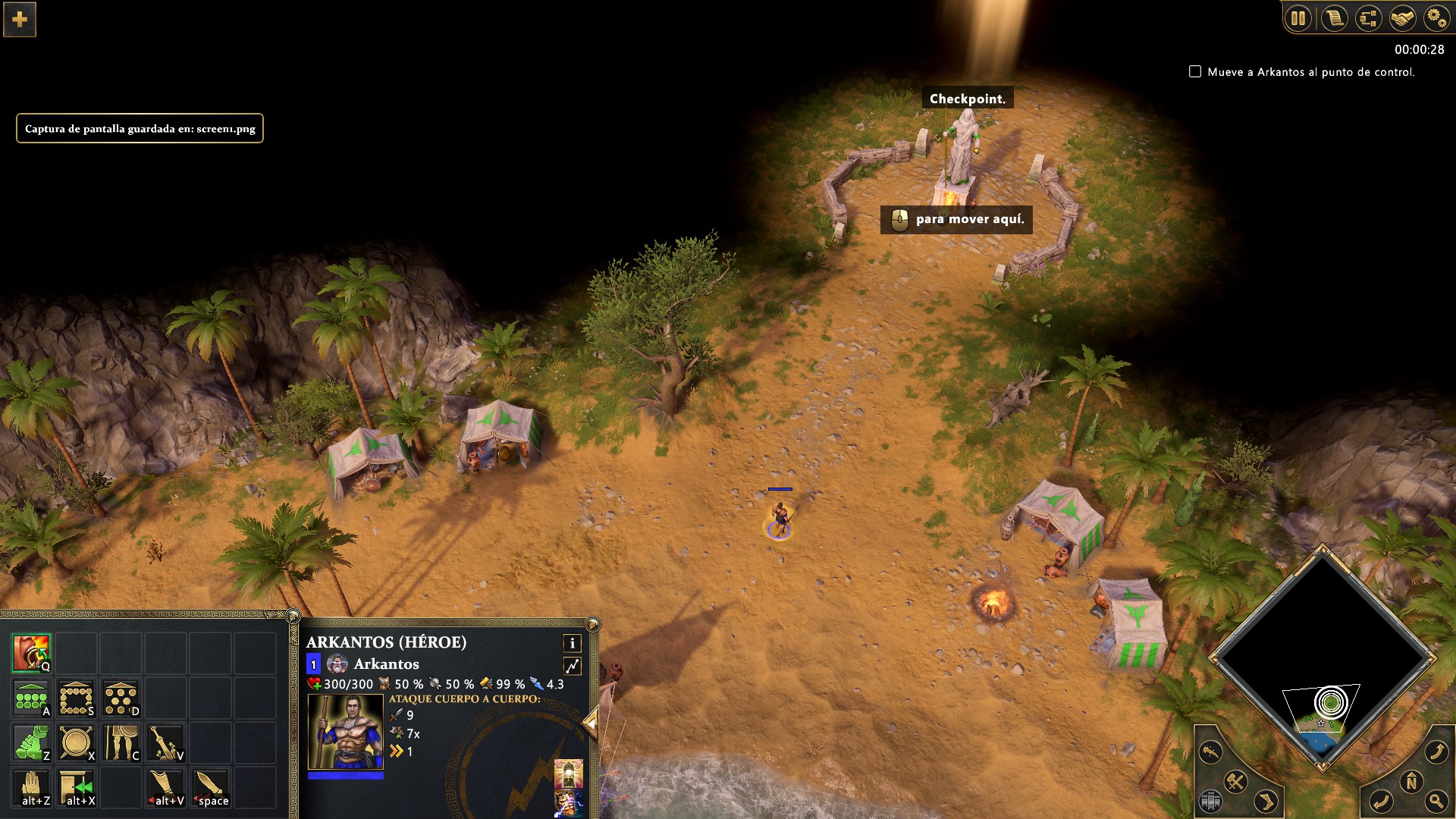The height and width of the screenshot is (819, 1456).
Task: Click the raised hand stop command
Action: click(x=31, y=788)
